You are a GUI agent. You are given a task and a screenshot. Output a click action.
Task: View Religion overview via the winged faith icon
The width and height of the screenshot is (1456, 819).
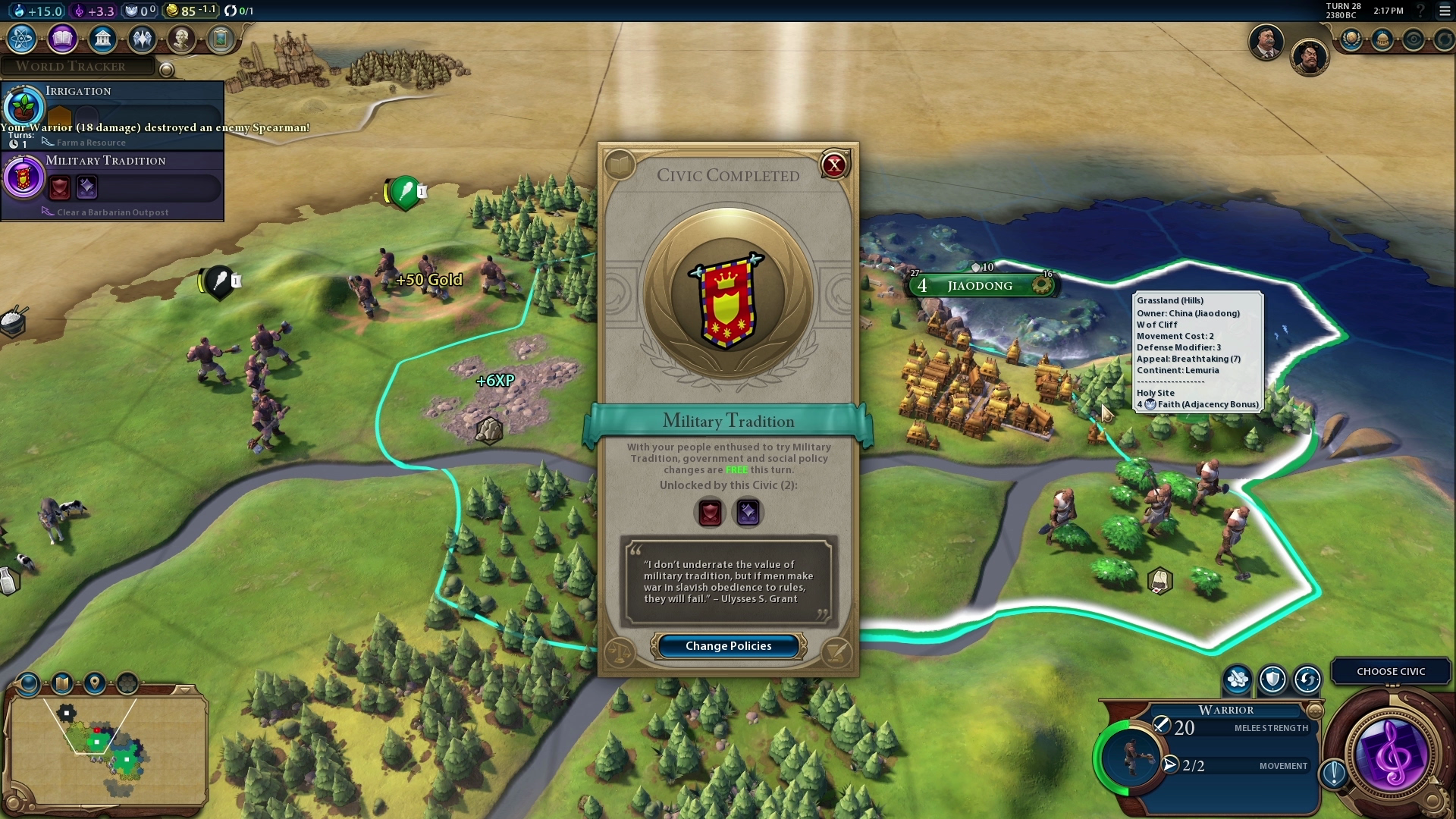(143, 39)
